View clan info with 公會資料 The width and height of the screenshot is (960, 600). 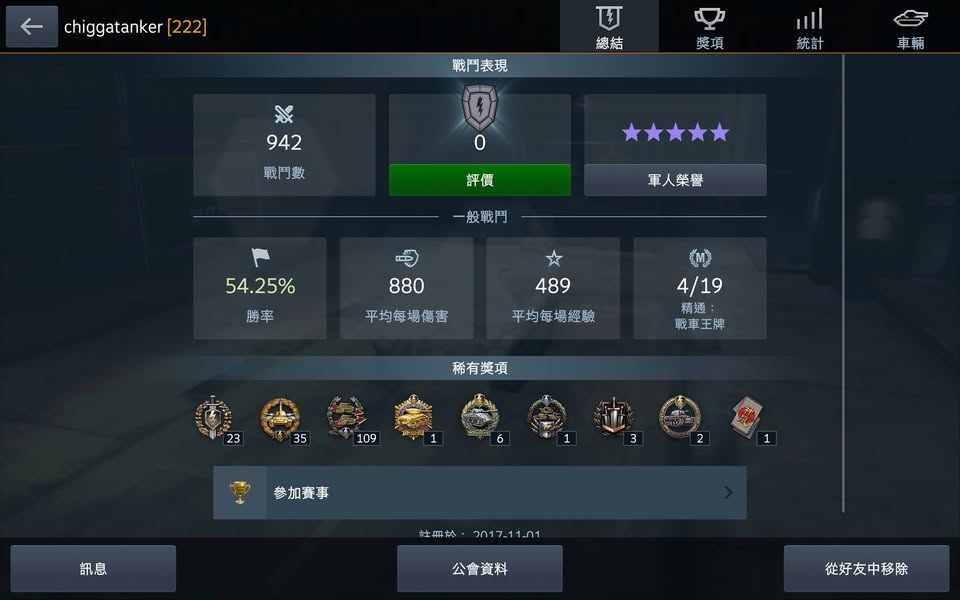480,568
